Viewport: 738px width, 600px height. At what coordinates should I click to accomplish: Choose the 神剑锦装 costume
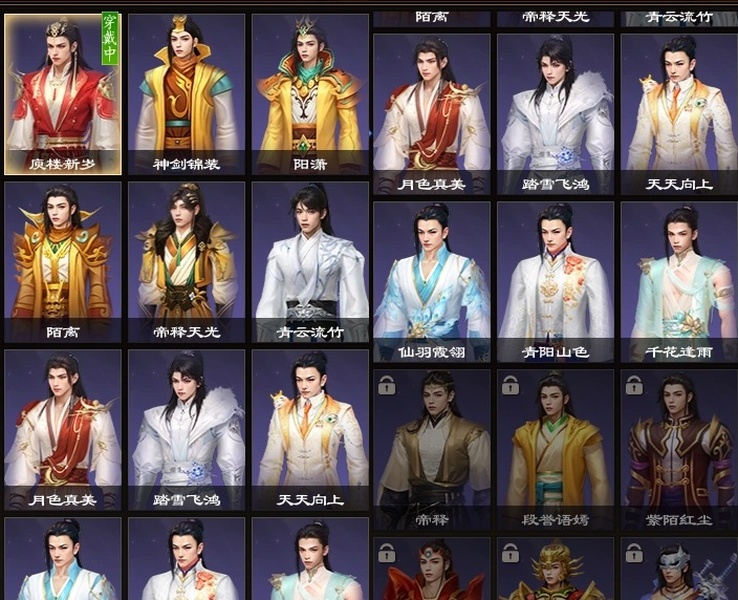coord(187,94)
